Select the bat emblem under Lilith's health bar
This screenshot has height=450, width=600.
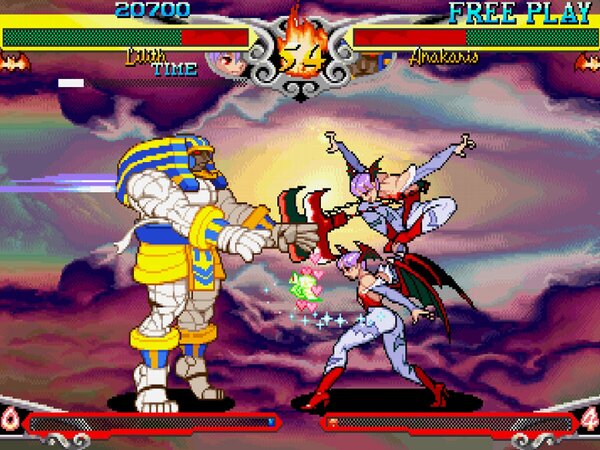coord(14,63)
